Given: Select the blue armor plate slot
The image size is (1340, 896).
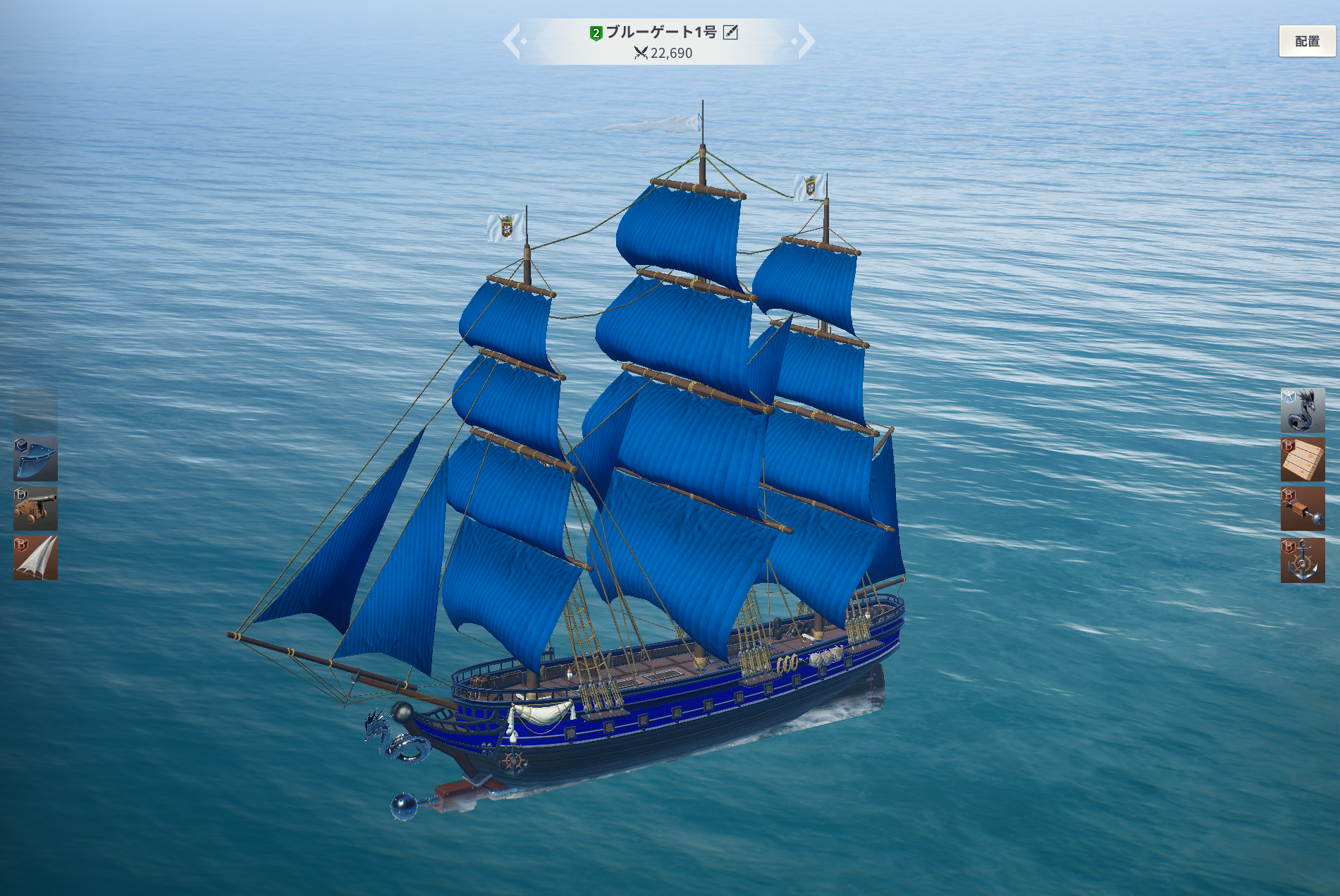Looking at the screenshot, I should click(35, 459).
